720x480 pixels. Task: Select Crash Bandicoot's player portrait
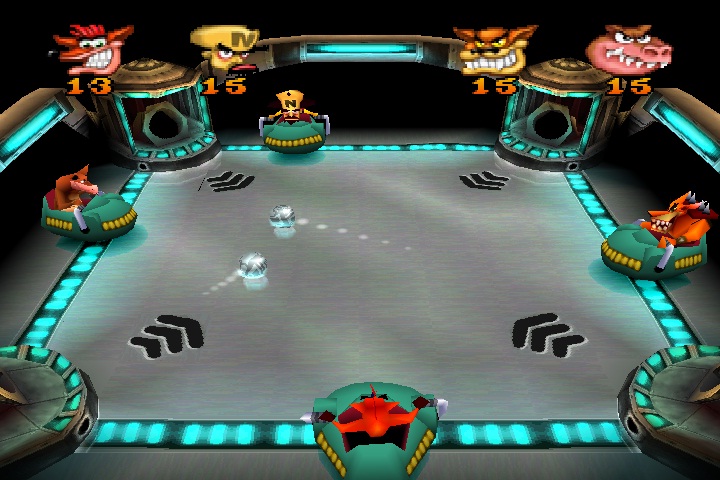click(92, 48)
